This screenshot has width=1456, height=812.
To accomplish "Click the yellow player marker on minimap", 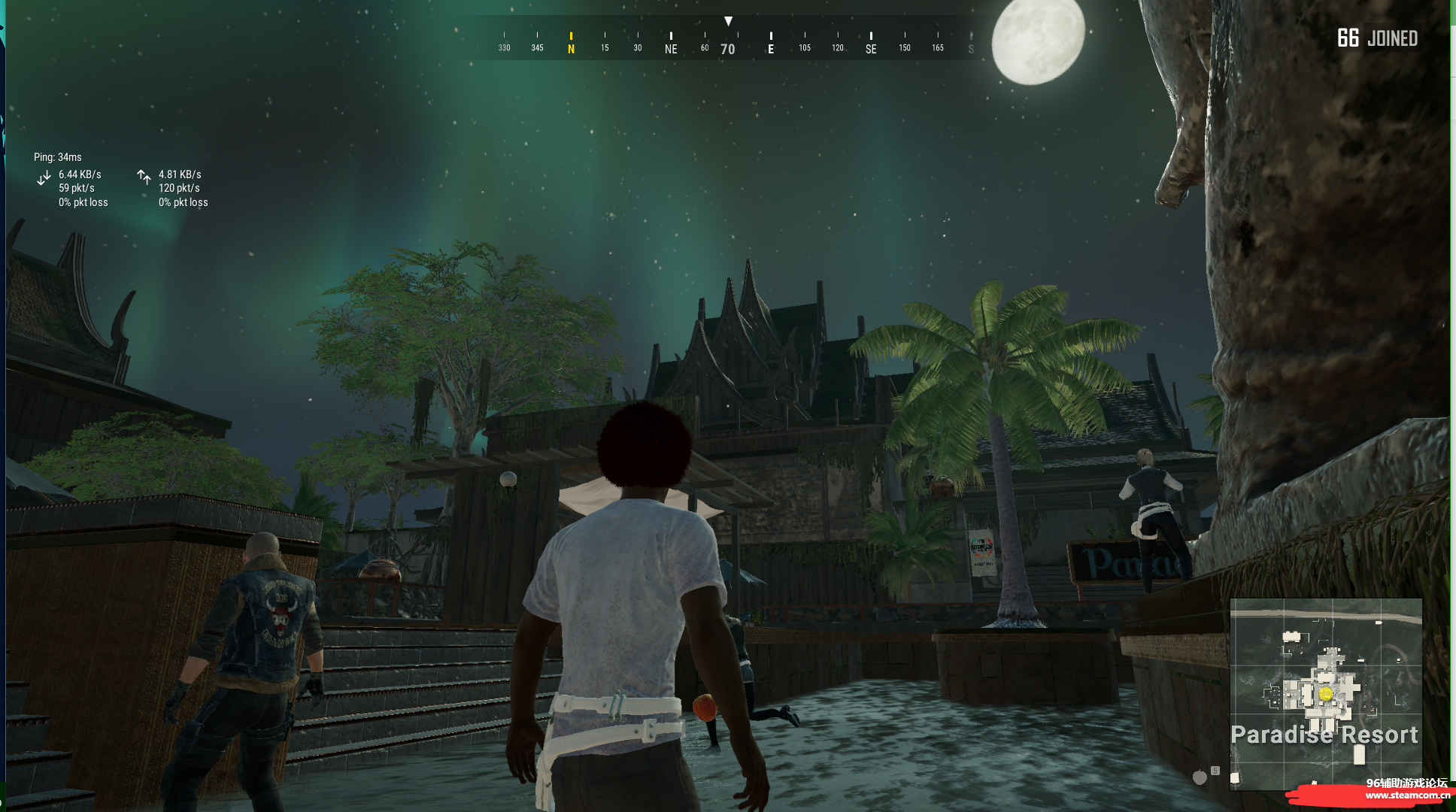I will click(x=1326, y=693).
